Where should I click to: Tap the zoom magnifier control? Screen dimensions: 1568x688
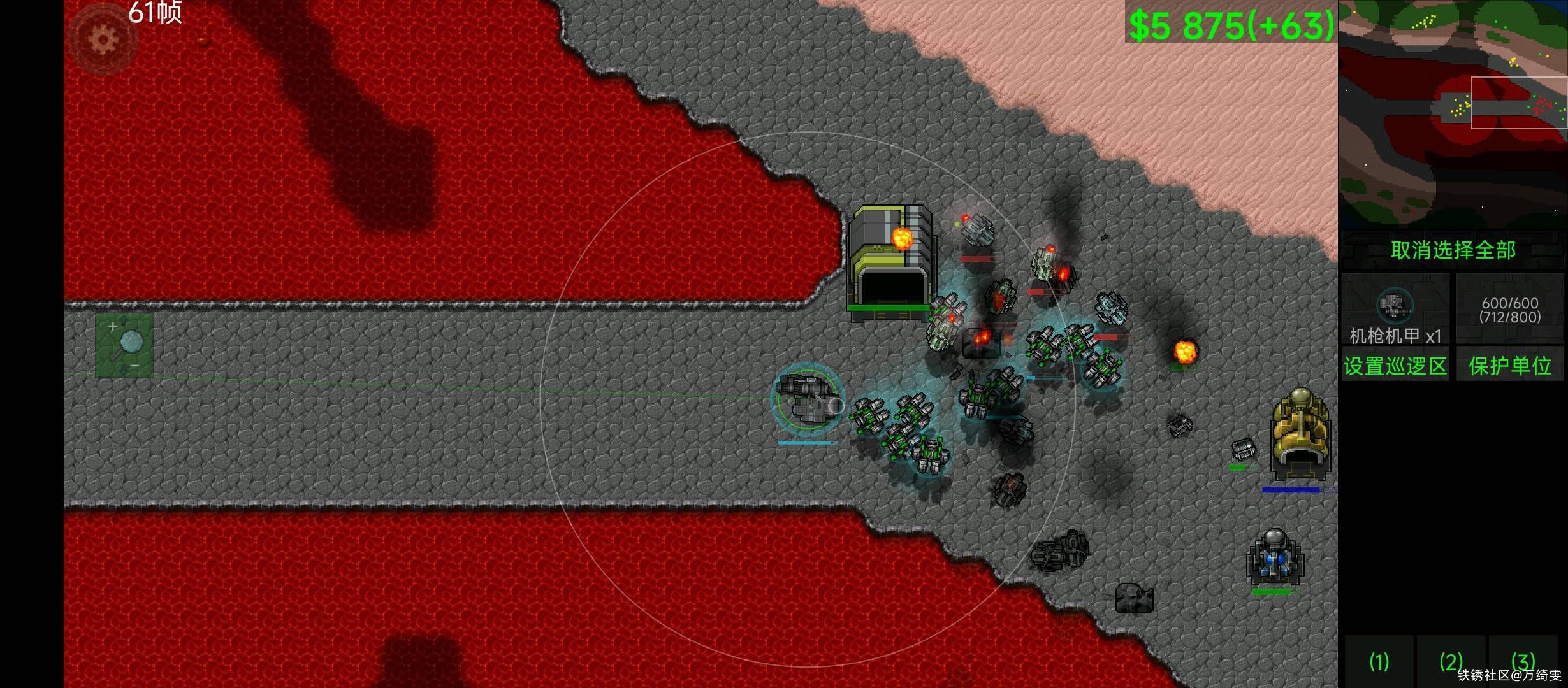(x=124, y=345)
